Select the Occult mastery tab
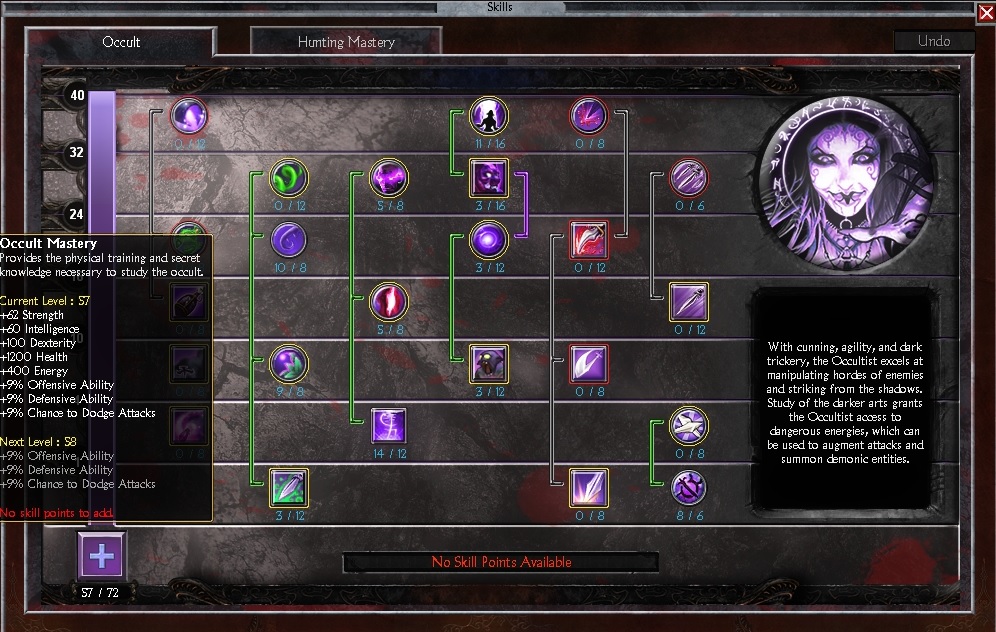996x632 pixels. [121, 42]
